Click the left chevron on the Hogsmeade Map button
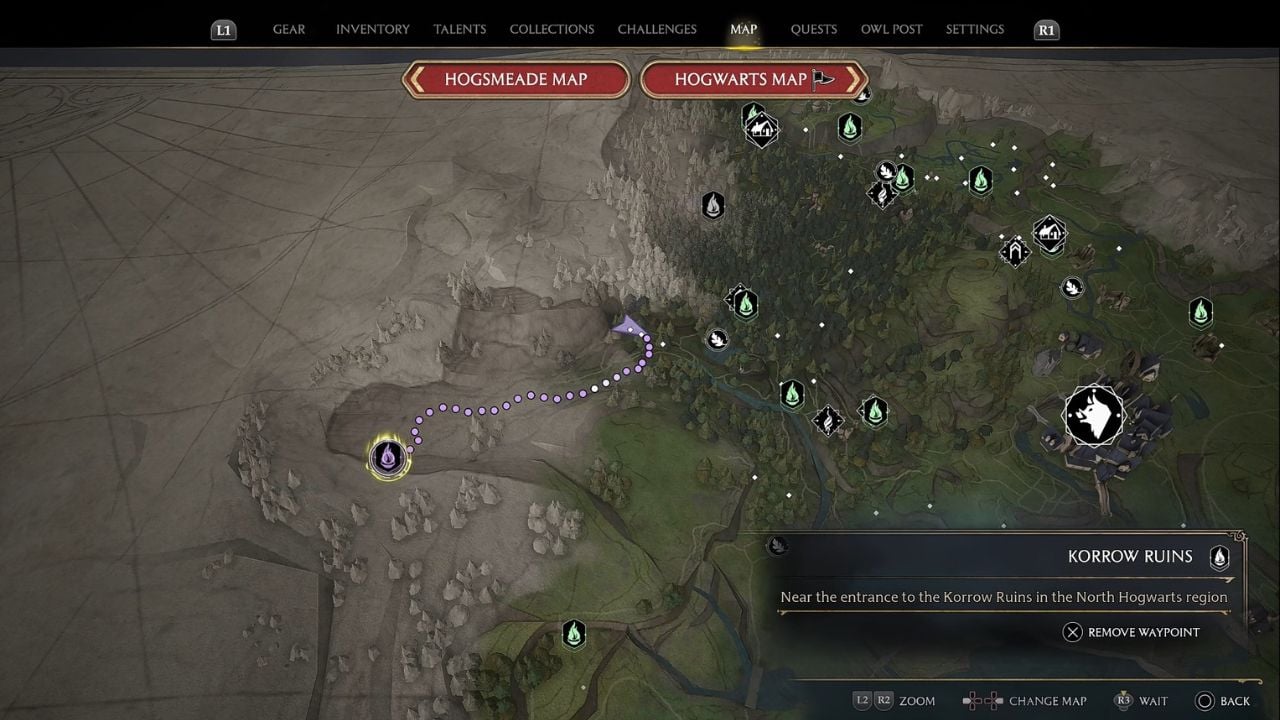The height and width of the screenshot is (720, 1280). pyautogui.click(x=414, y=79)
